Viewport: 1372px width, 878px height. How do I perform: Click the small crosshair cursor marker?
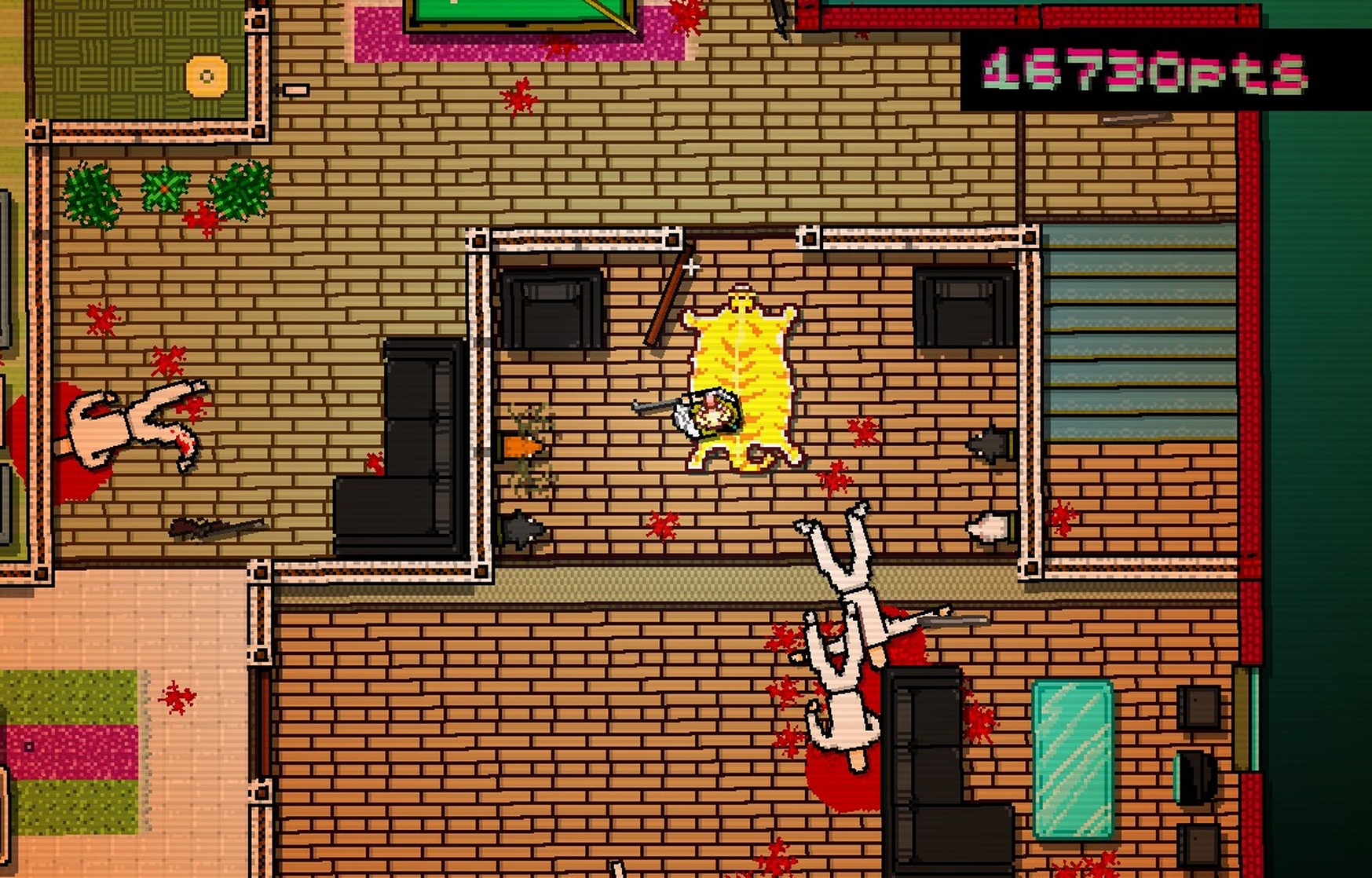[x=690, y=267]
